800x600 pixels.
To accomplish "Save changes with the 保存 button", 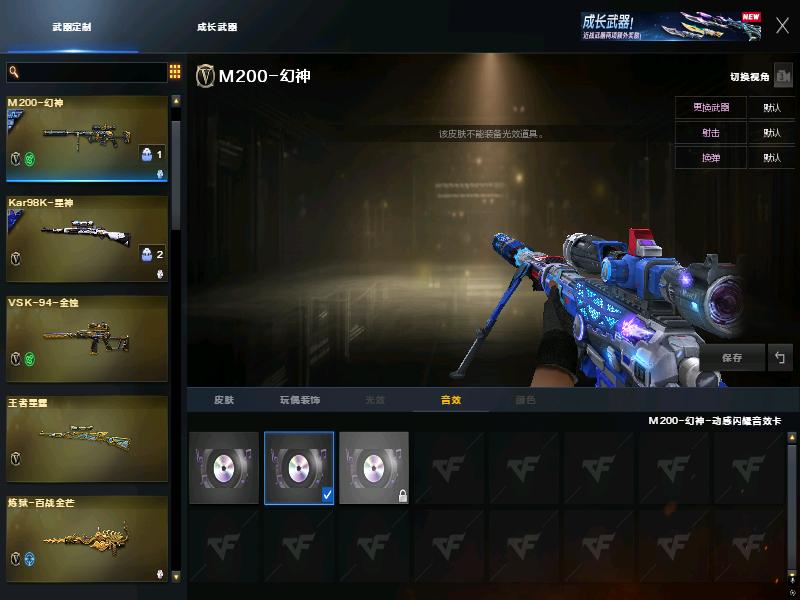I will (x=732, y=357).
